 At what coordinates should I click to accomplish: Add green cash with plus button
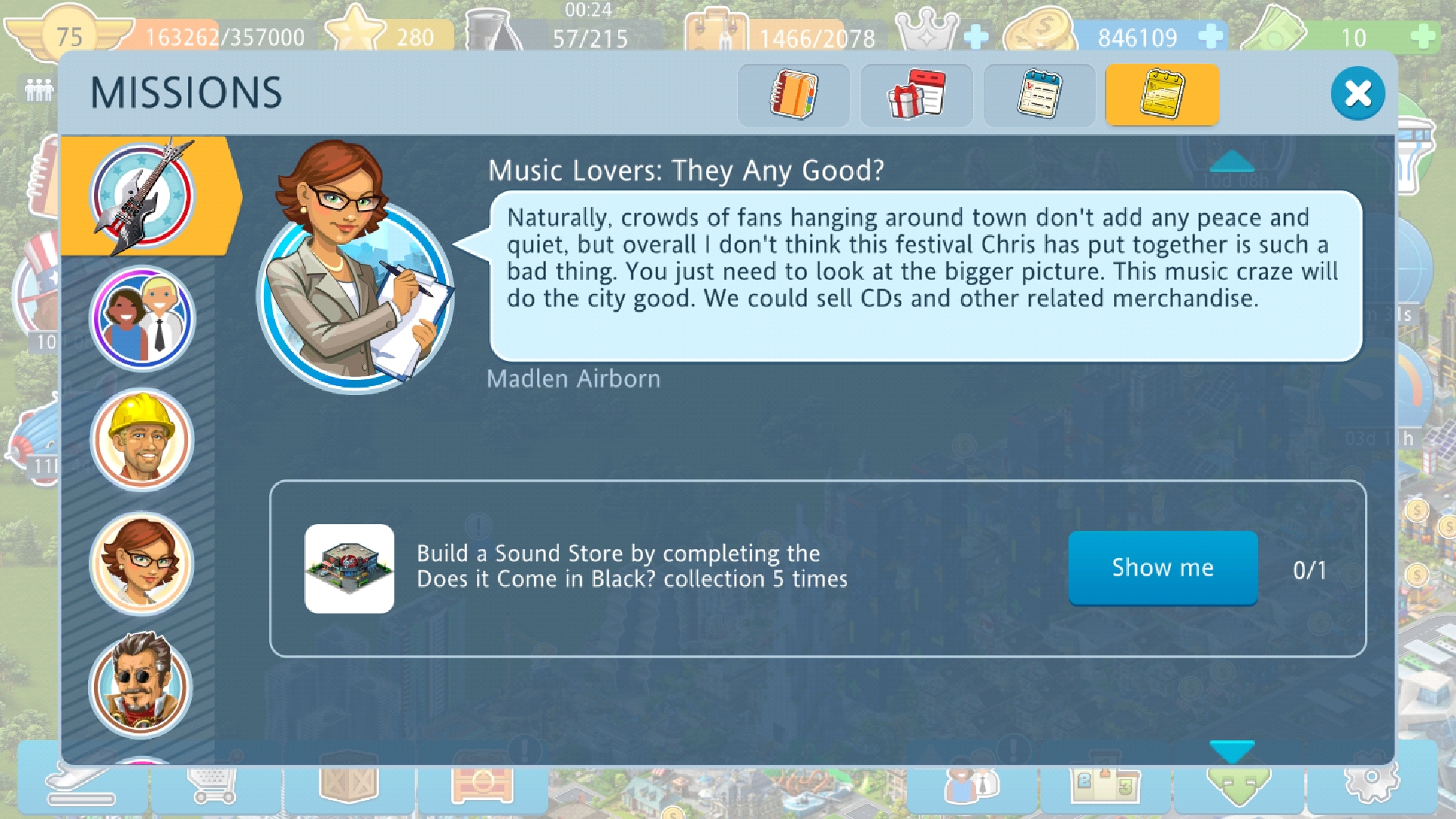[1423, 36]
